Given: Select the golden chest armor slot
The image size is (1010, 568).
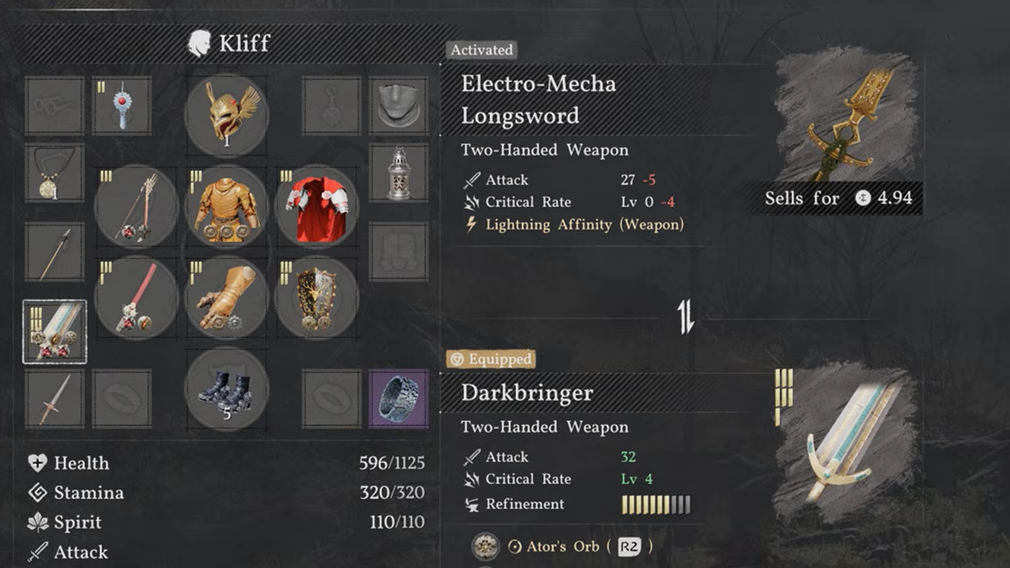Looking at the screenshot, I should point(226,207).
